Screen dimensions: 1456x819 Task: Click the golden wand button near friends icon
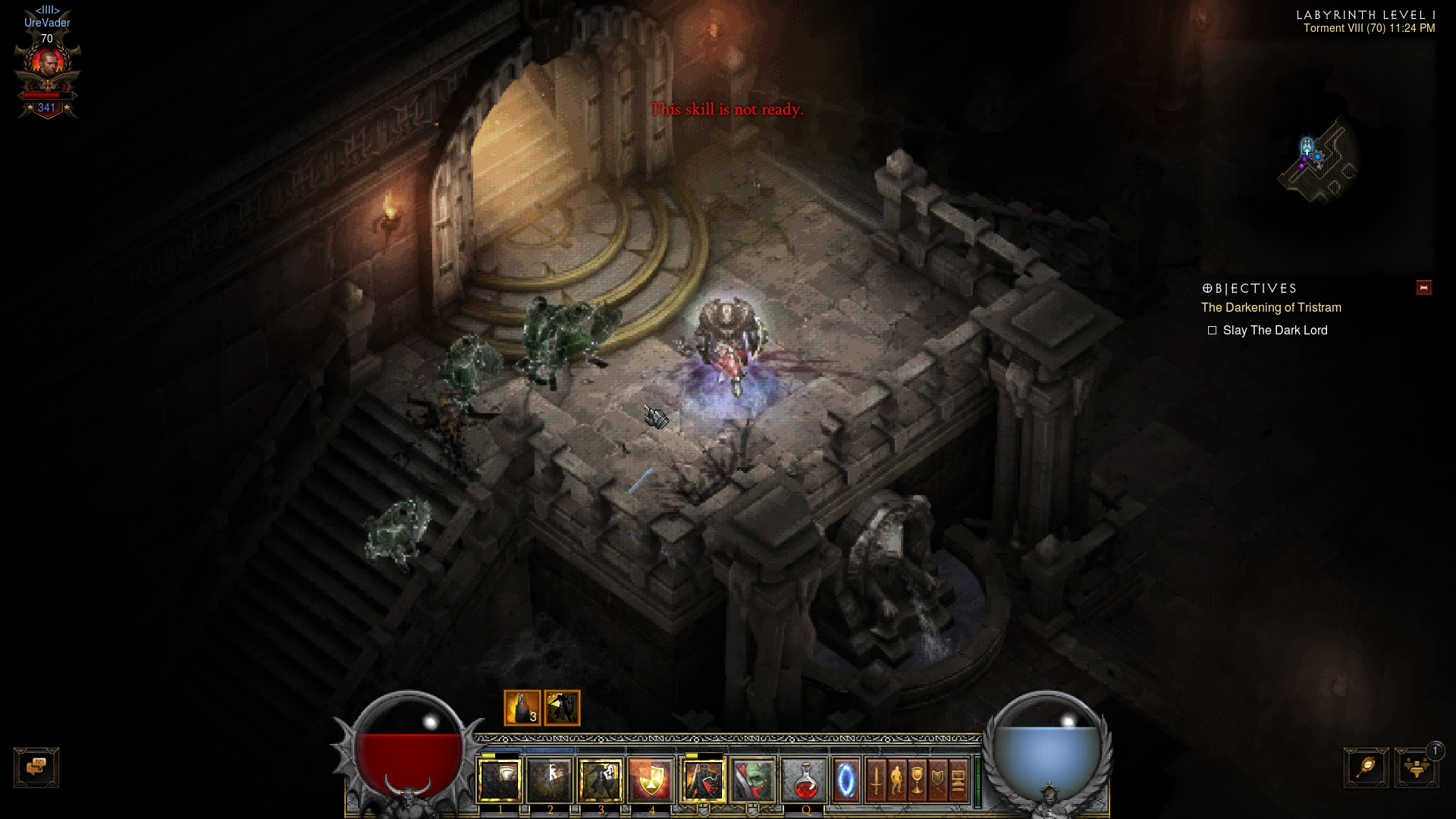pyautogui.click(x=1367, y=767)
